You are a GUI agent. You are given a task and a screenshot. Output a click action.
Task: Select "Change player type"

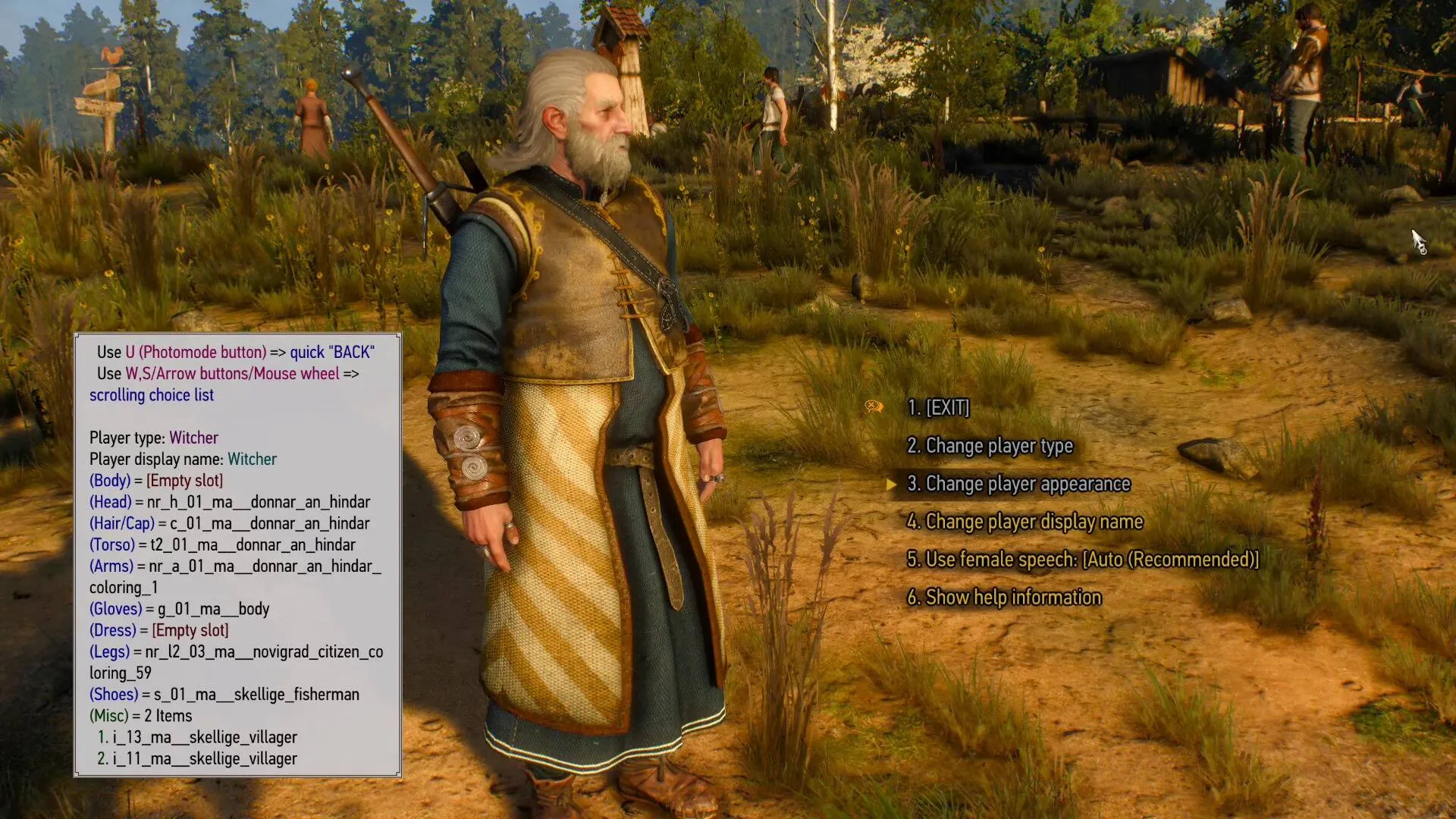click(990, 446)
